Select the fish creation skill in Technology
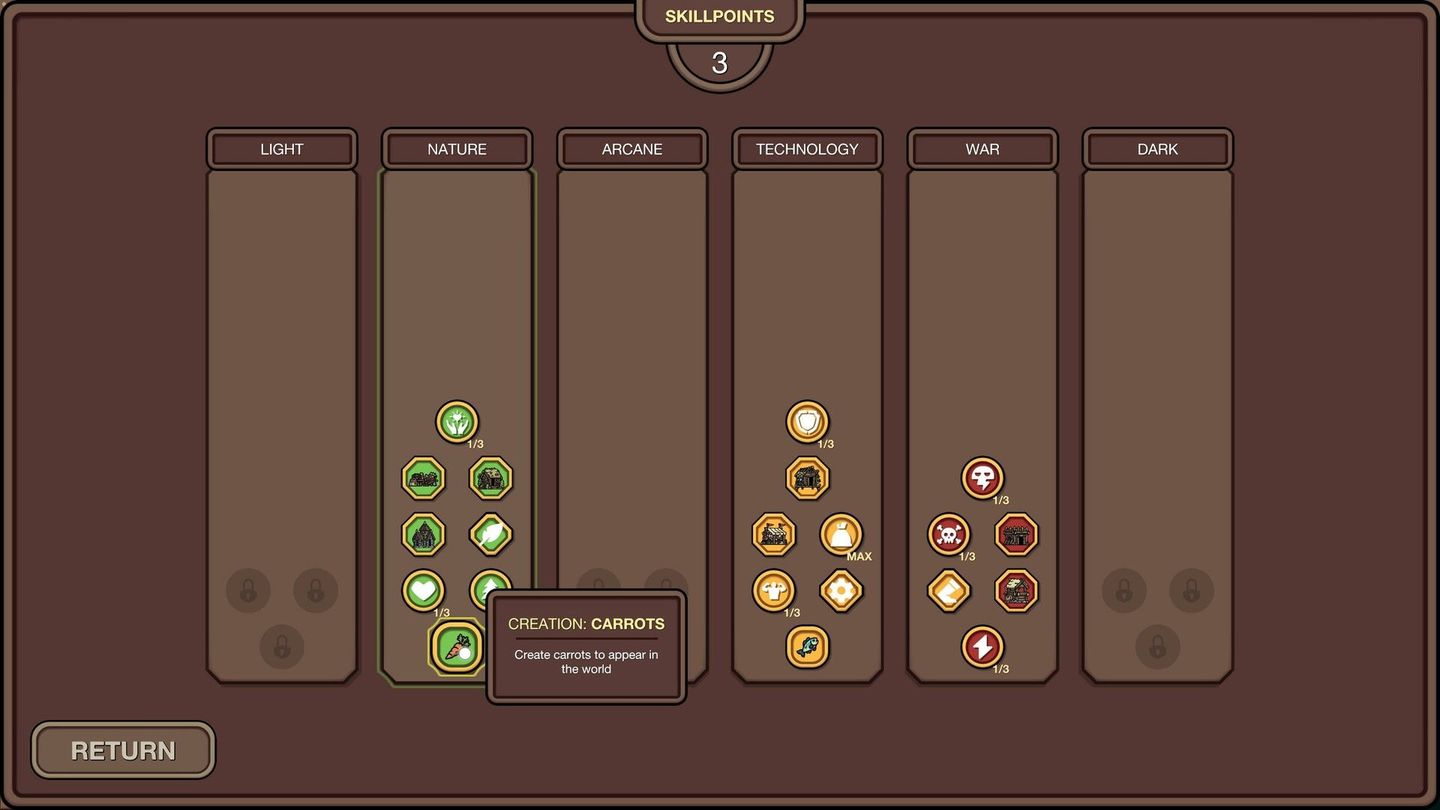The image size is (1440, 810). coord(807,647)
